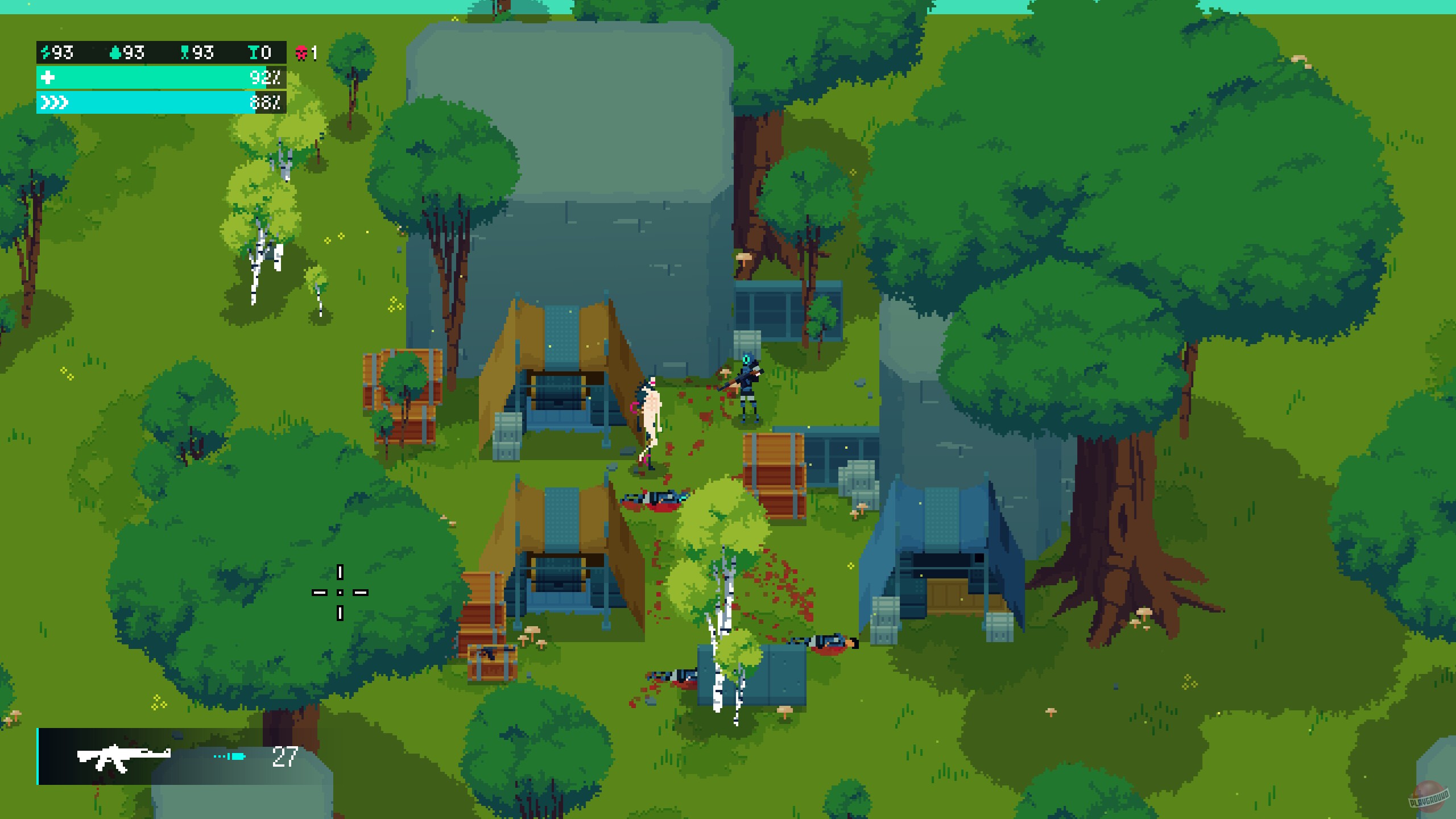The width and height of the screenshot is (1456, 819).
Task: Click the red skull kill counter icon
Action: pyautogui.click(x=302, y=52)
